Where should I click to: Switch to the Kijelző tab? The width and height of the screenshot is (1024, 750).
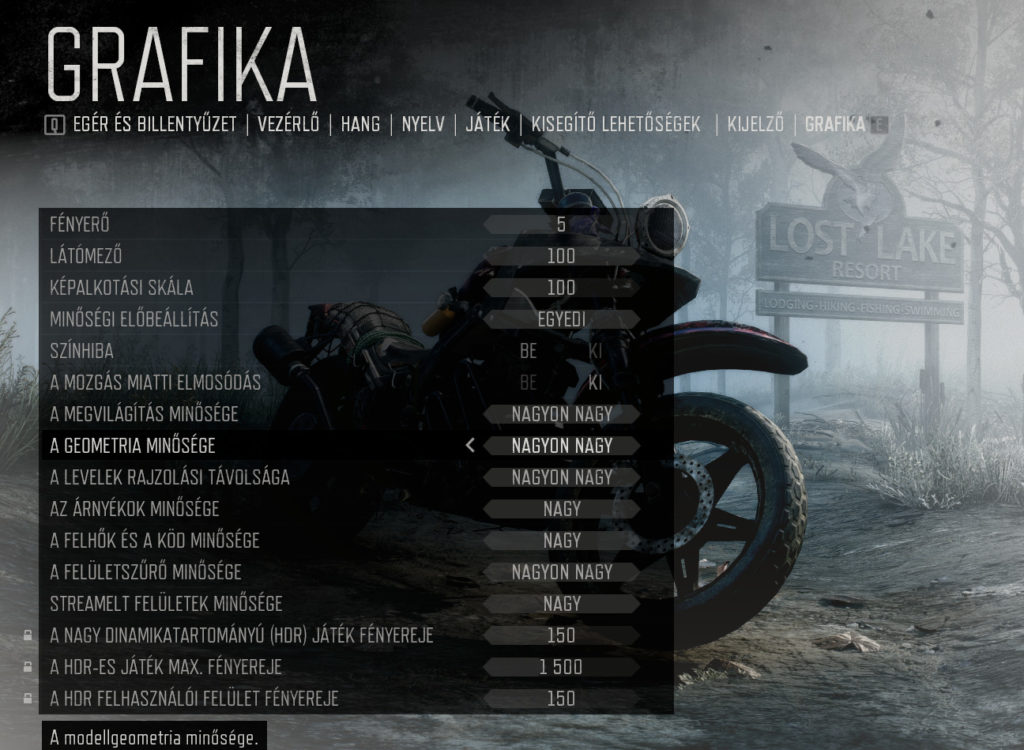tap(756, 125)
